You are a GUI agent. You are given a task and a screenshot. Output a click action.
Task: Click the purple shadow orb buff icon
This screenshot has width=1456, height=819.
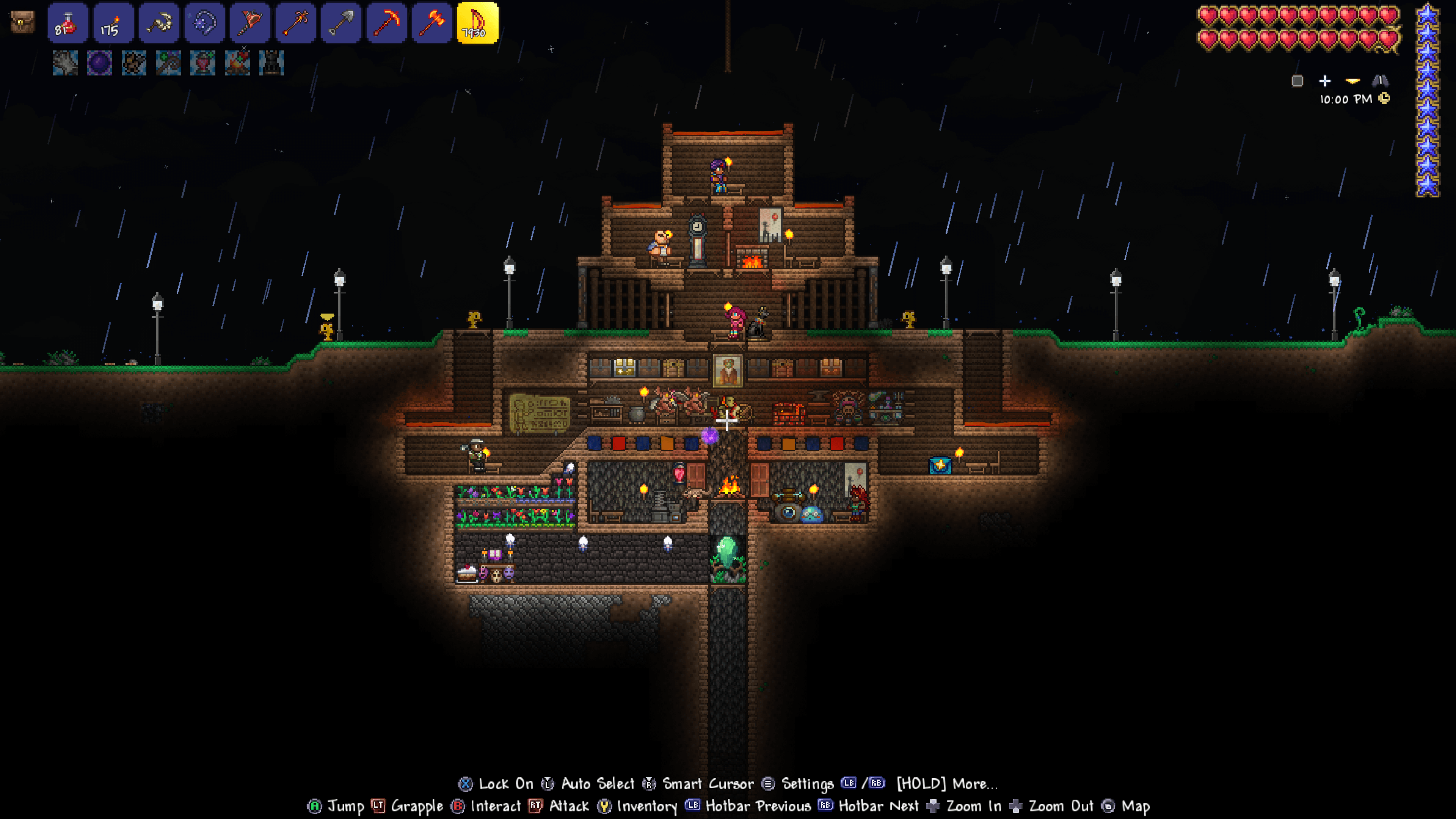coord(99,63)
